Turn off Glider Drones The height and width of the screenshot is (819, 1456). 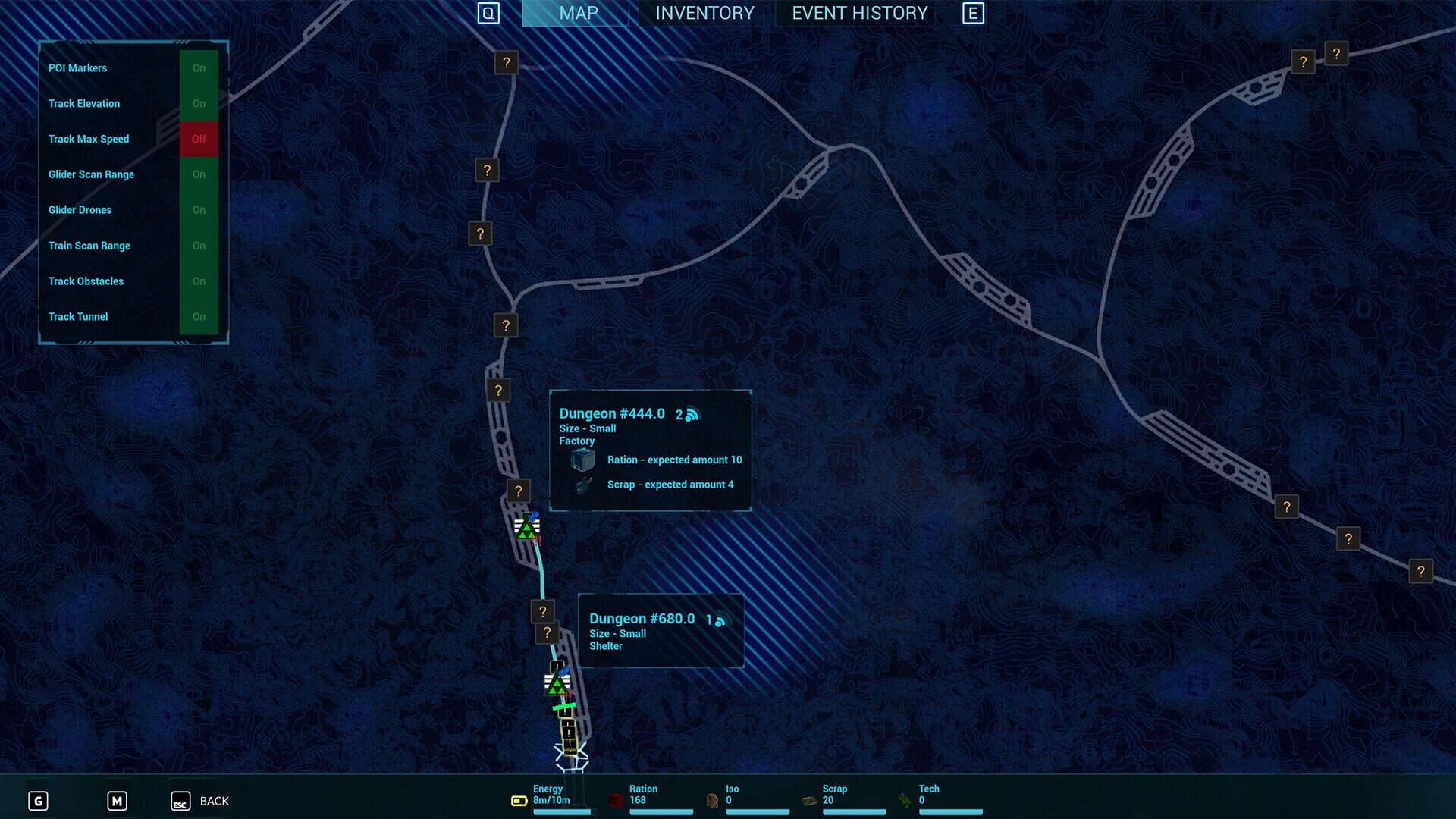coord(199,210)
